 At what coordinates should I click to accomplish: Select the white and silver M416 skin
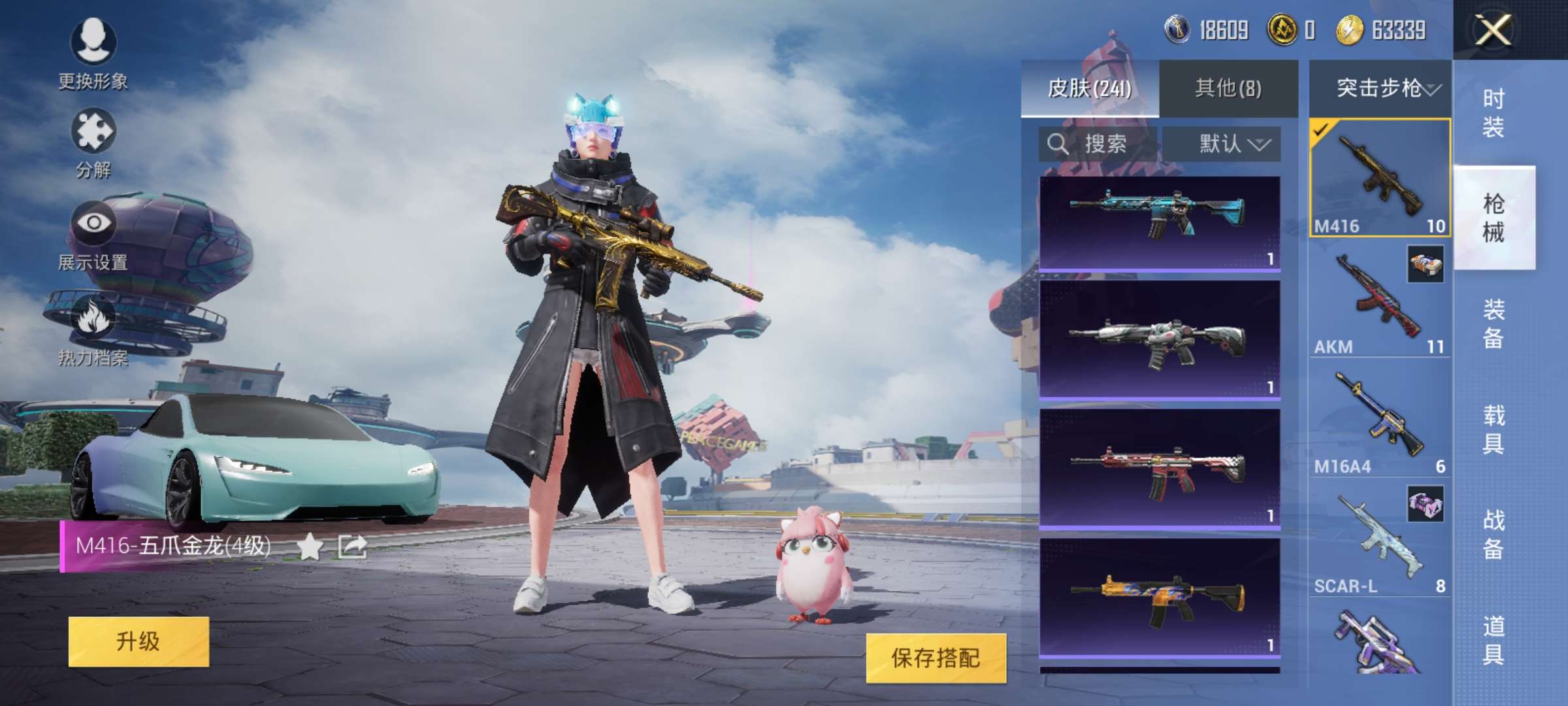pyautogui.click(x=1159, y=339)
